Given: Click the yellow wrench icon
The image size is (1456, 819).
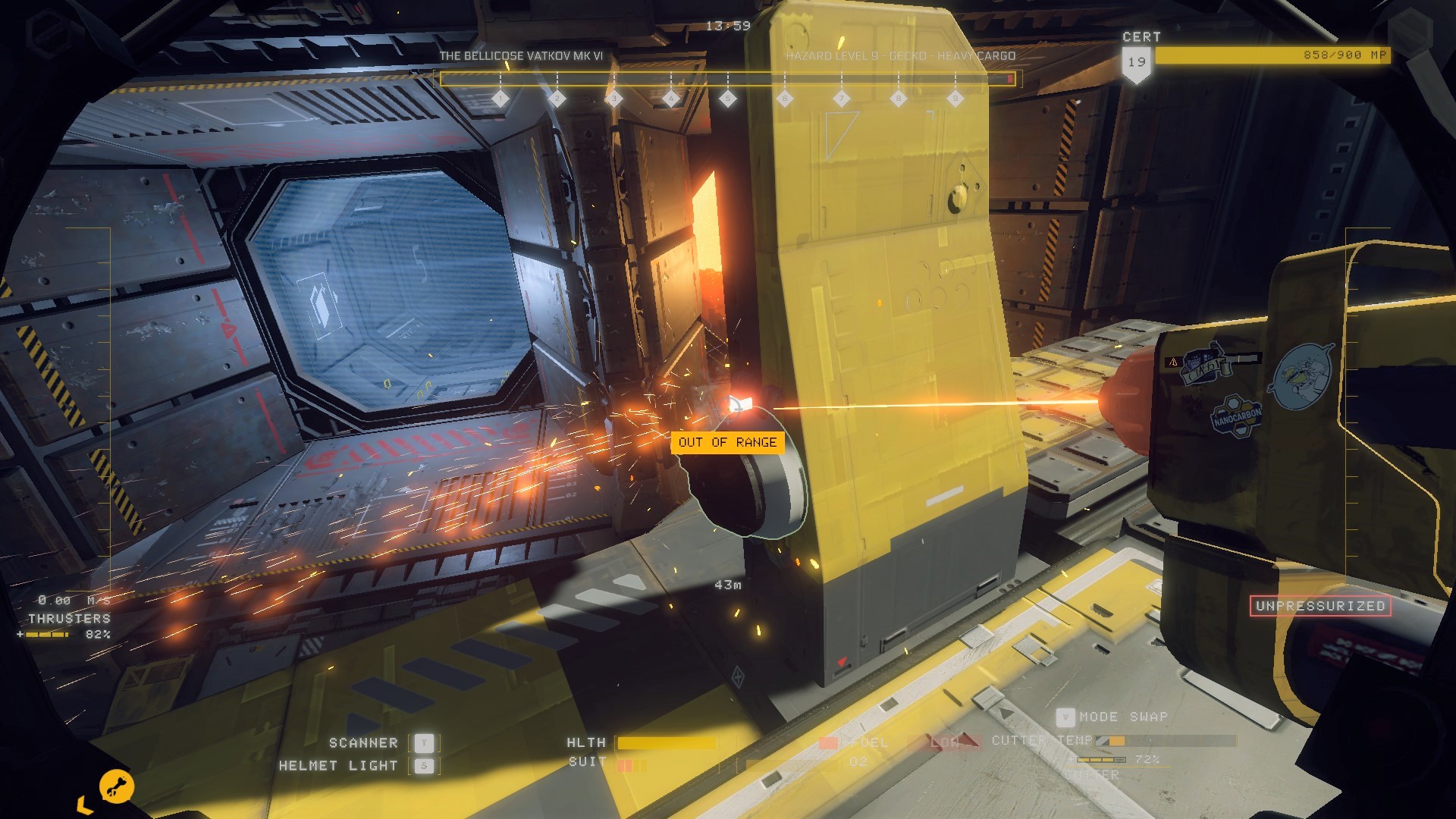Looking at the screenshot, I should 117,786.
